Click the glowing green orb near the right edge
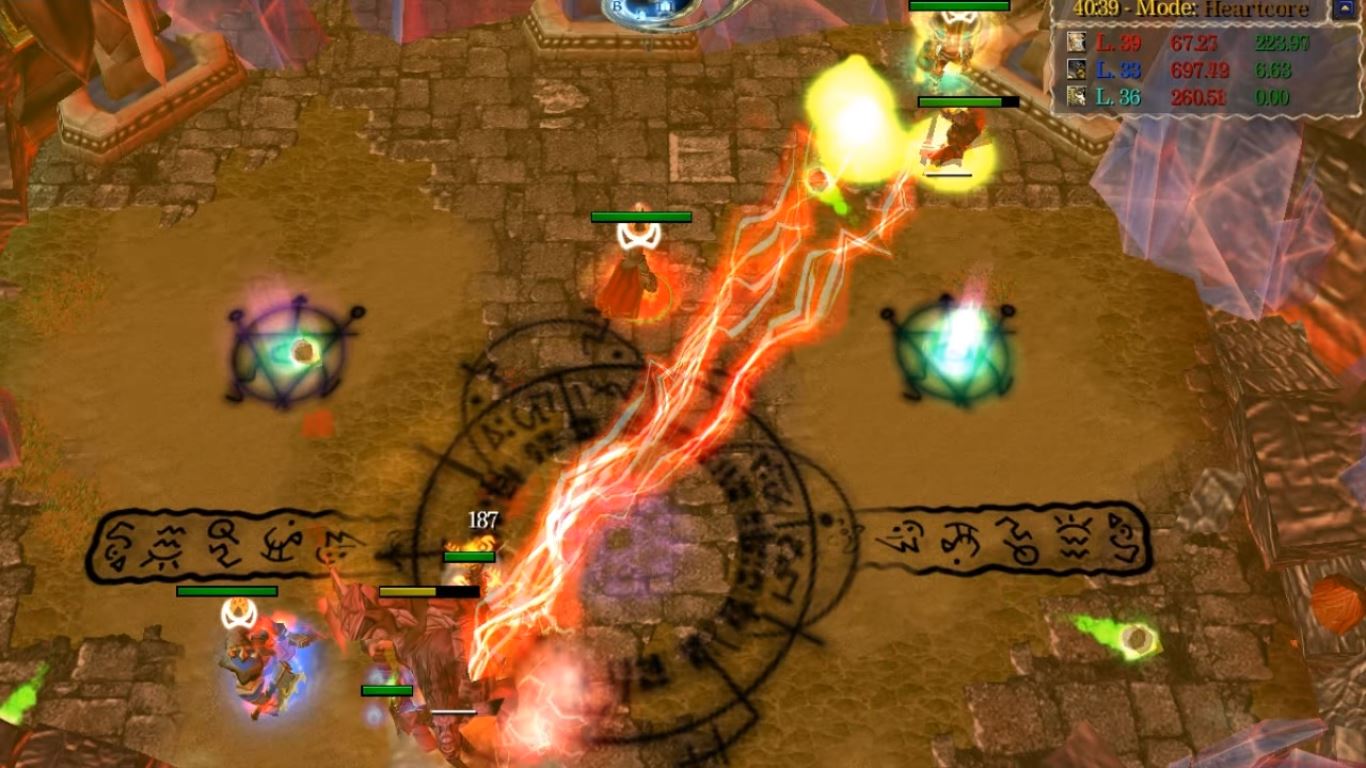 coord(1138,637)
